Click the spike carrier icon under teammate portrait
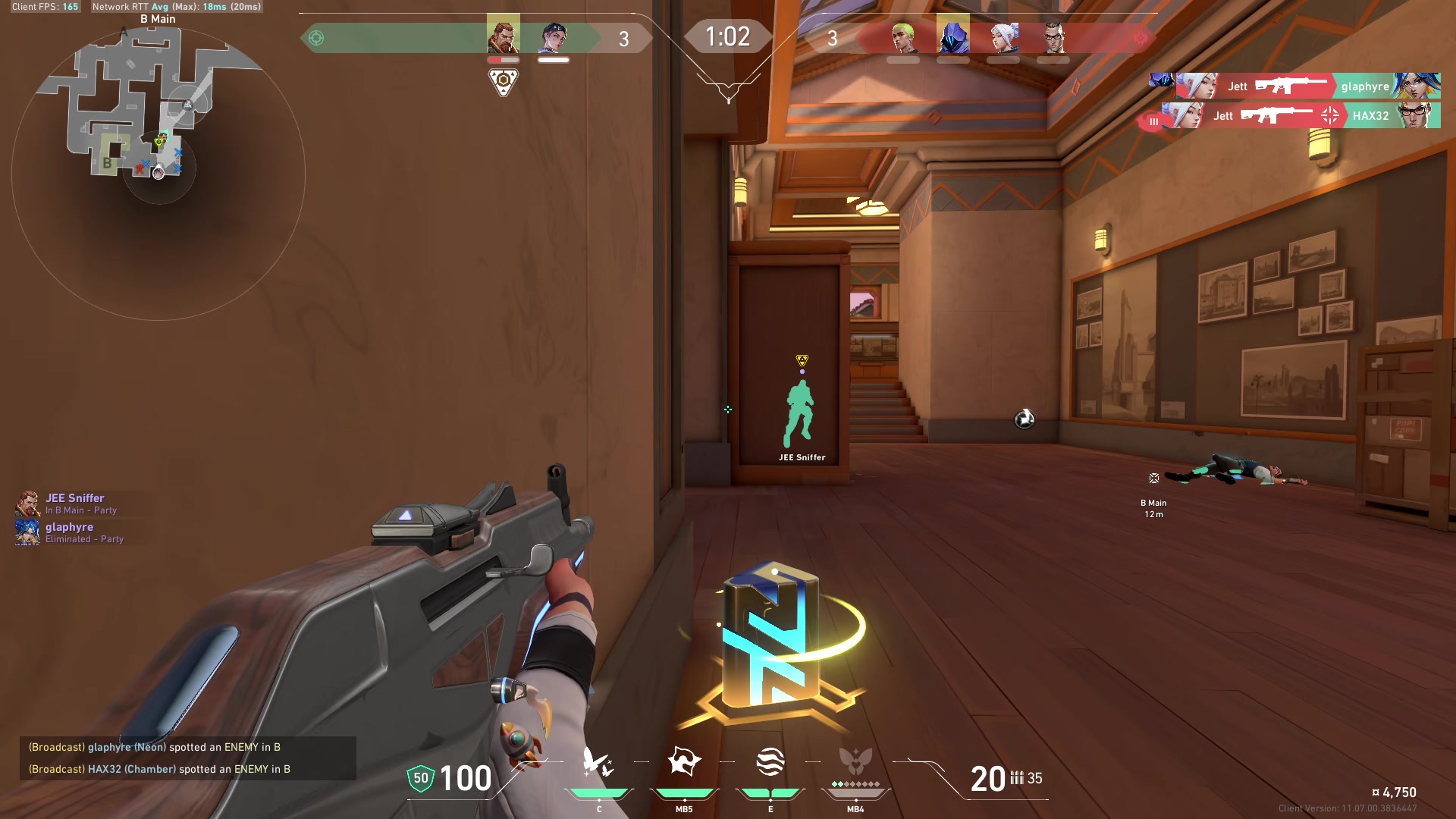 pos(503,81)
